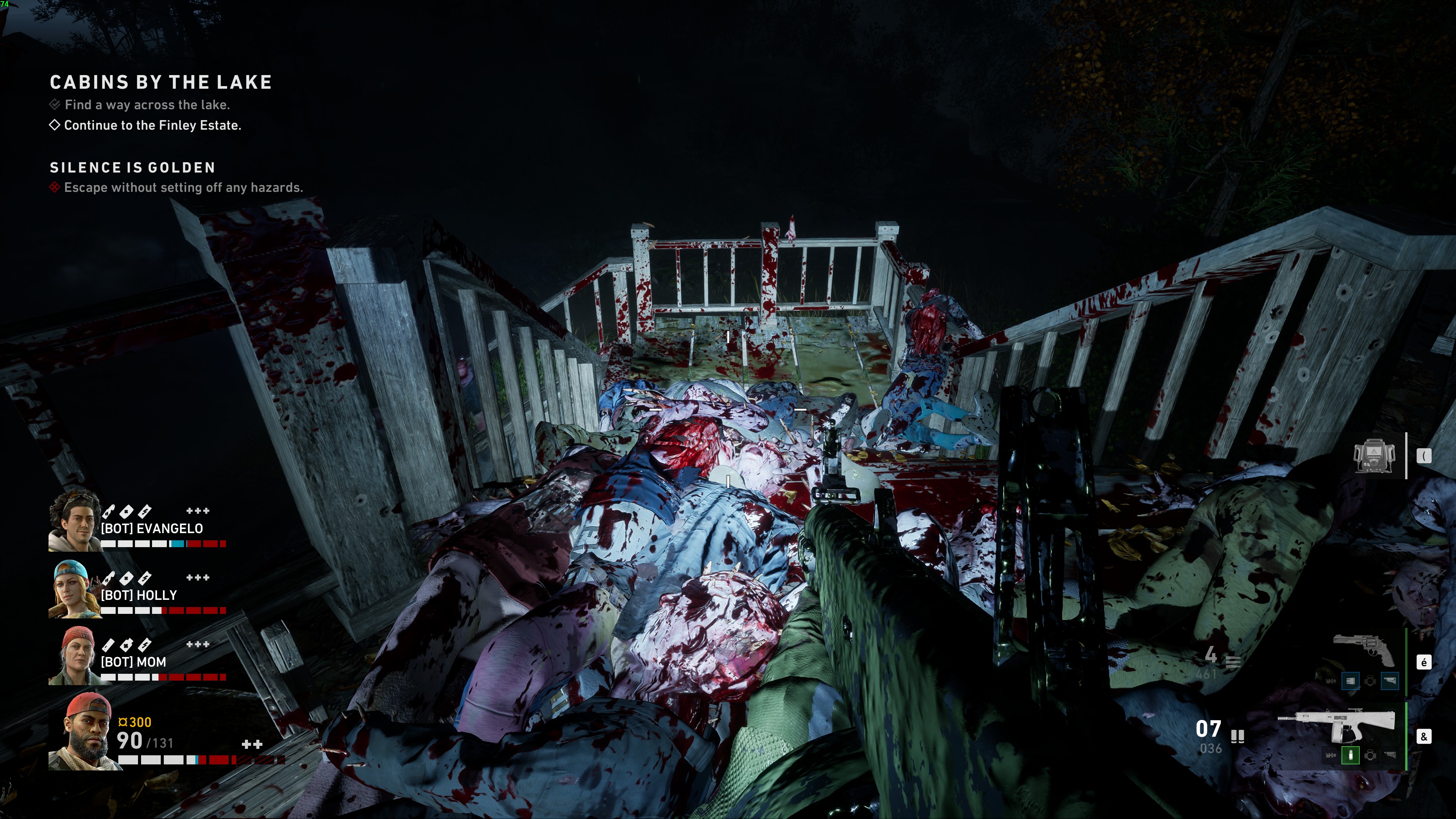Click the Cabins by the Lake title

pyautogui.click(x=161, y=83)
